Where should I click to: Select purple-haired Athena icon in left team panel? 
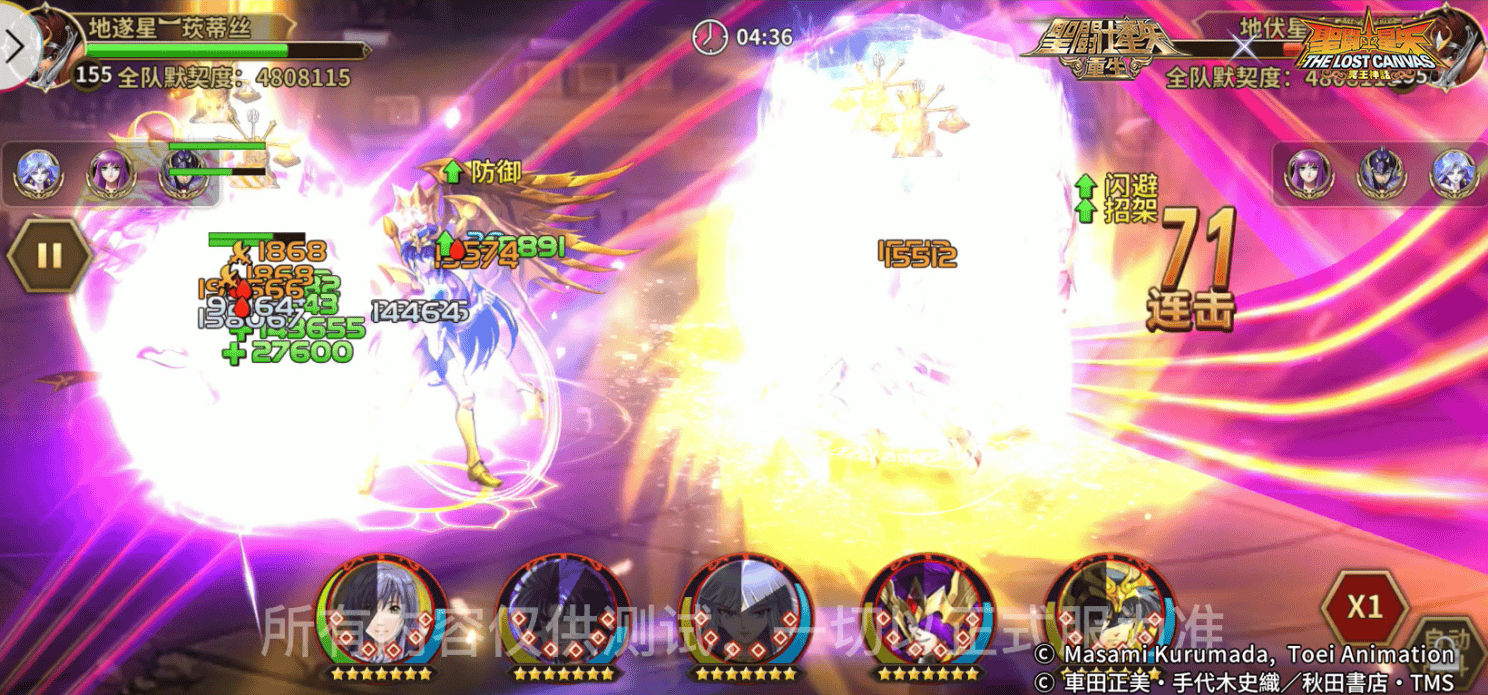tap(108, 174)
